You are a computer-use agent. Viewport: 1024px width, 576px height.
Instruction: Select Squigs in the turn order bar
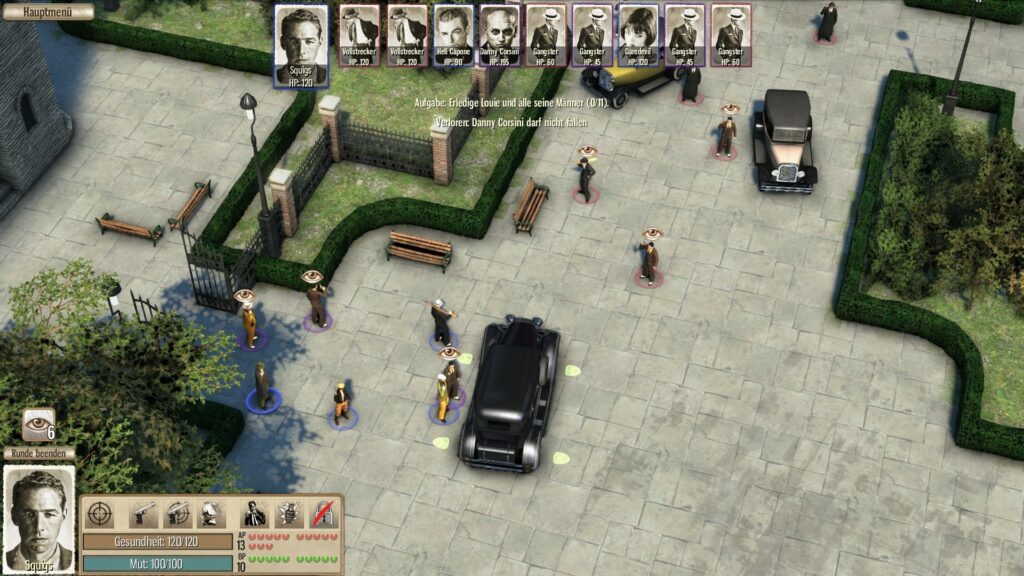pyautogui.click(x=301, y=44)
